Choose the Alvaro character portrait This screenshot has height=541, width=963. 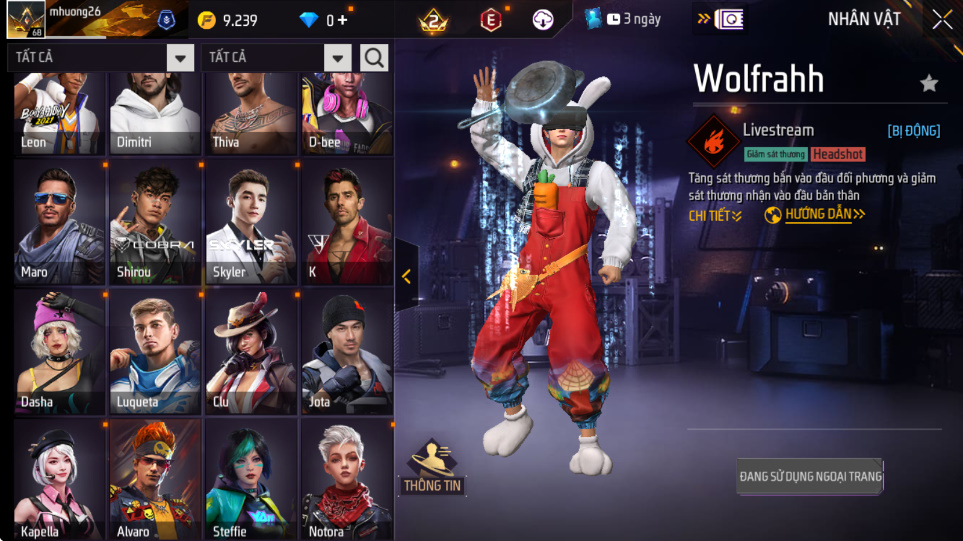(x=155, y=479)
